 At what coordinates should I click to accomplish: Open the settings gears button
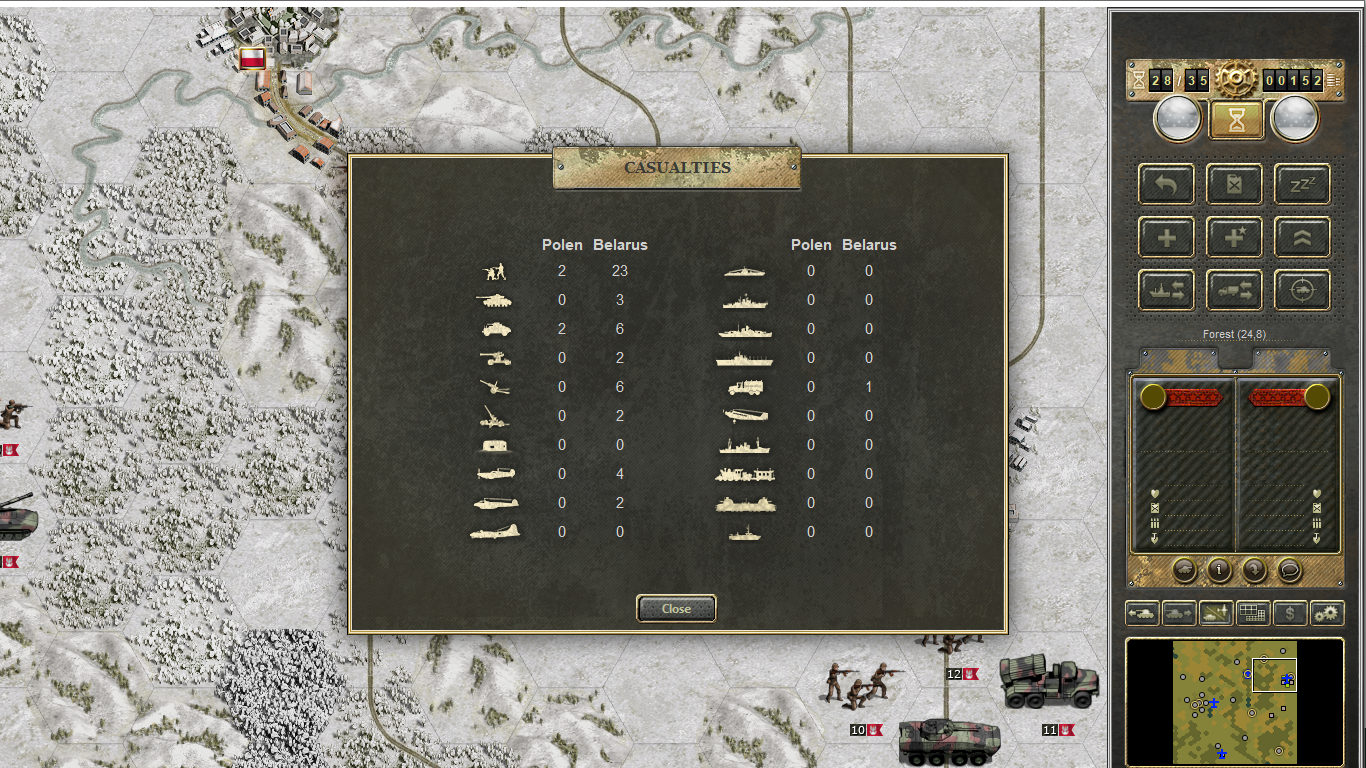coord(1327,612)
